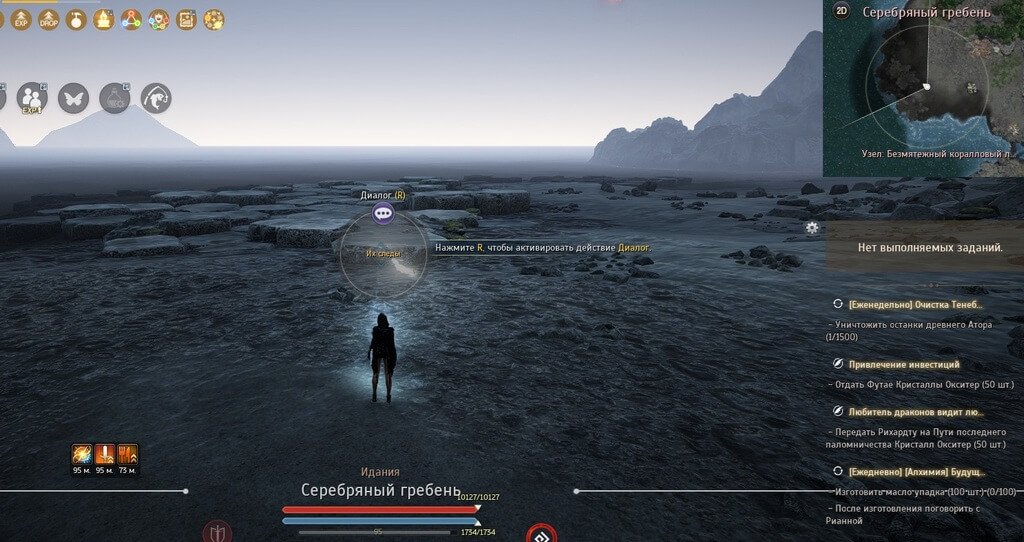Toggle the minimap 2D view button
Viewport: 1024px width, 542px height.
(841, 11)
